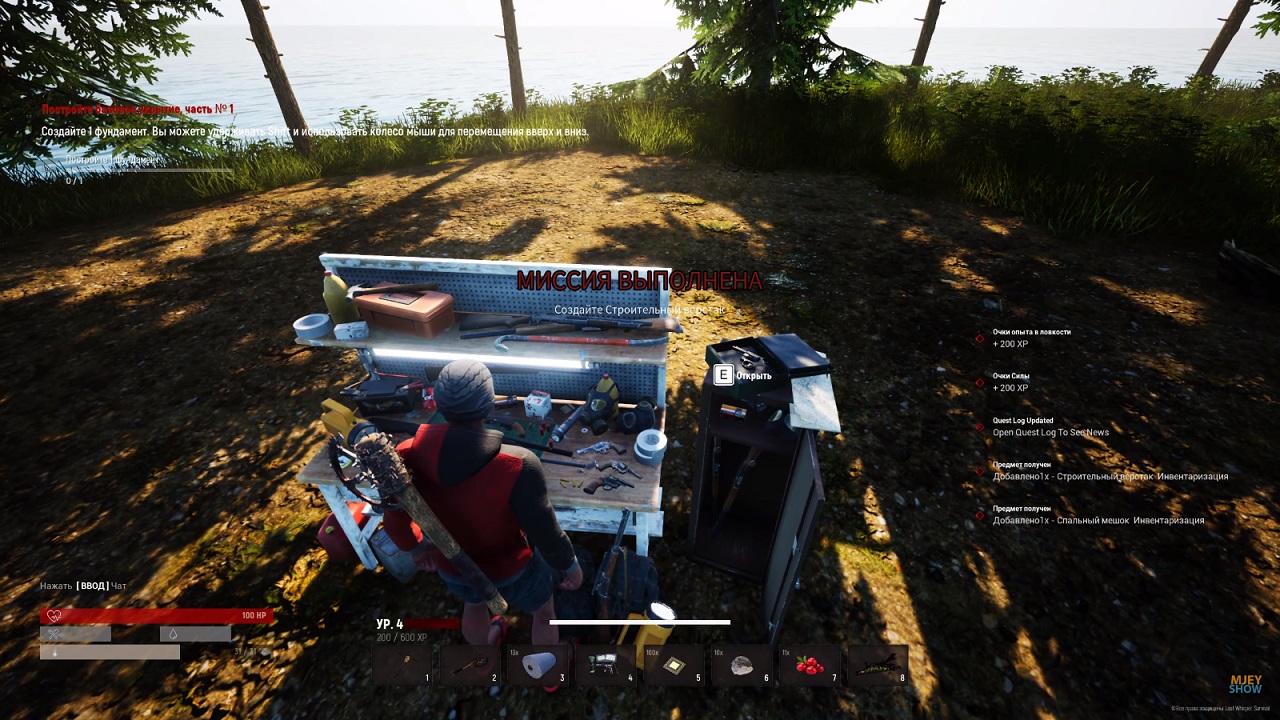Pick the square tile item in slot 5

674,665
